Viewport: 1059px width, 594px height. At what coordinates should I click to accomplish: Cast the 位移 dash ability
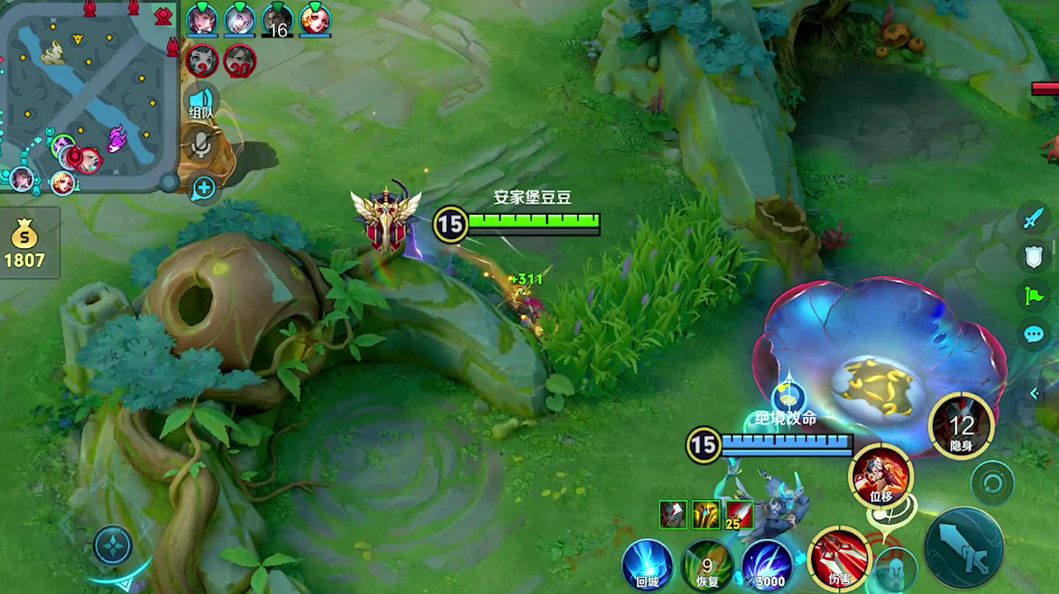pos(881,473)
